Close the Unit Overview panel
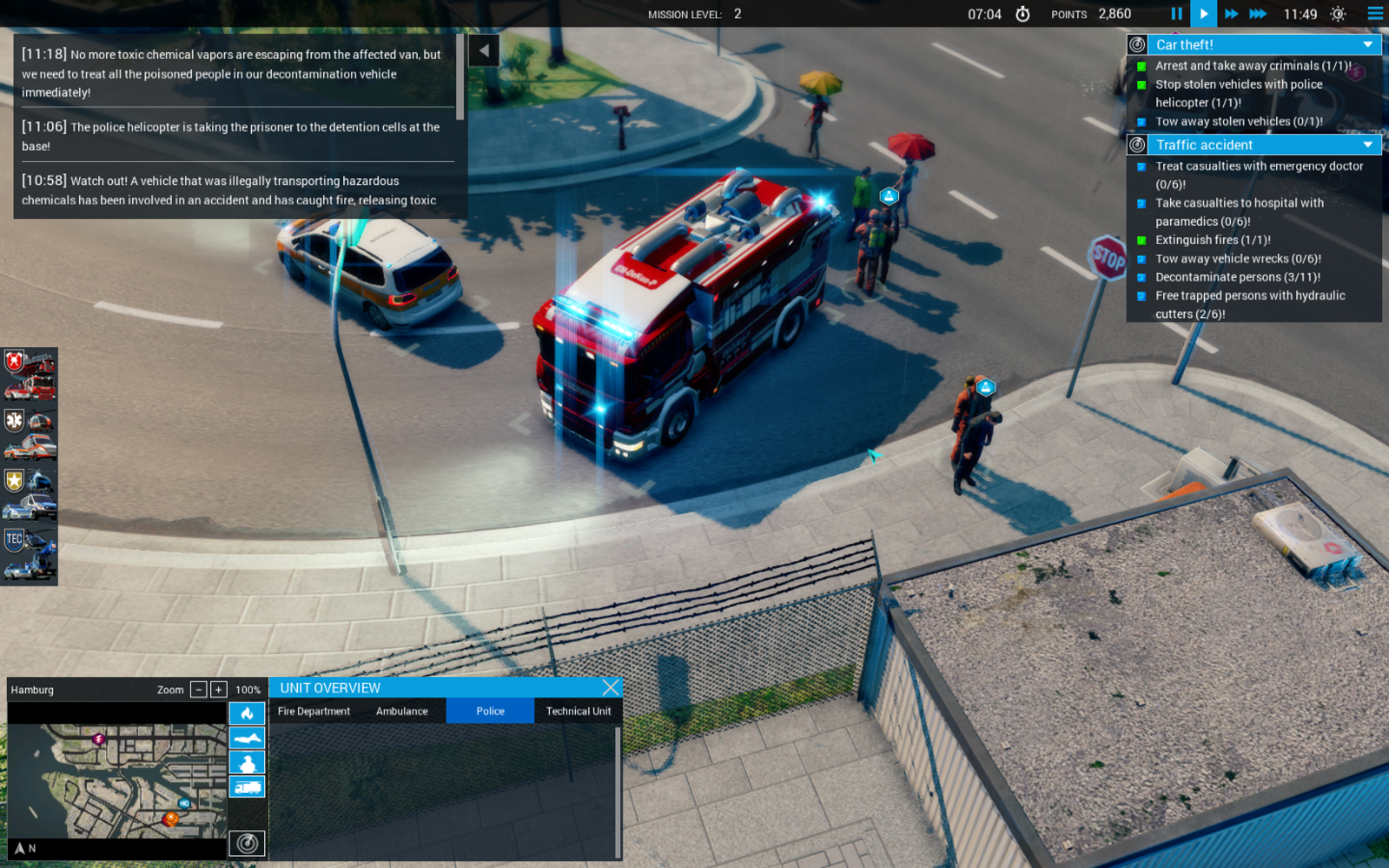The width and height of the screenshot is (1389, 868). [x=611, y=687]
